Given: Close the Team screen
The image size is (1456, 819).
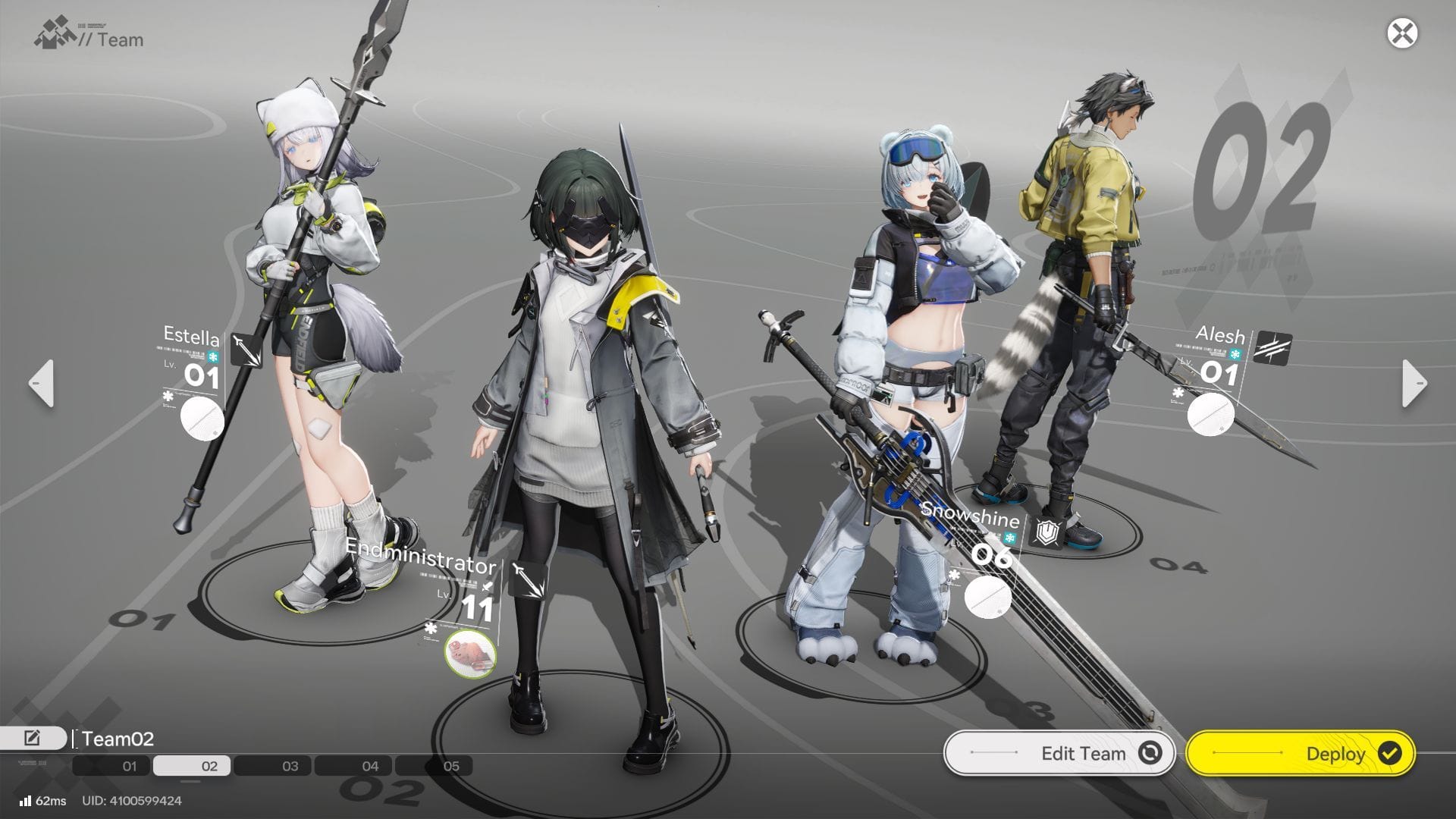Looking at the screenshot, I should point(1402,33).
